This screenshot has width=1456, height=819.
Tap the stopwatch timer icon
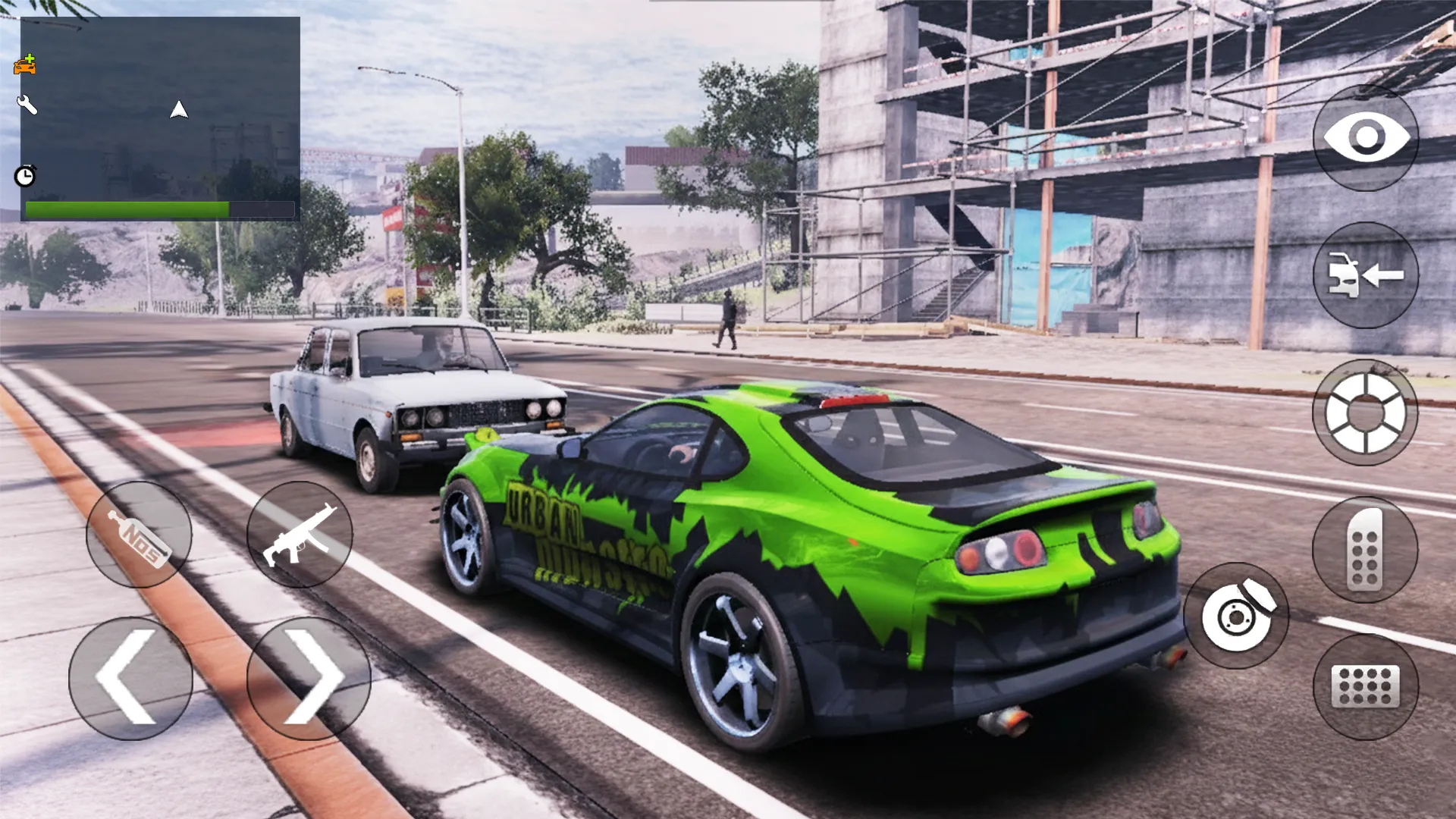point(25,175)
